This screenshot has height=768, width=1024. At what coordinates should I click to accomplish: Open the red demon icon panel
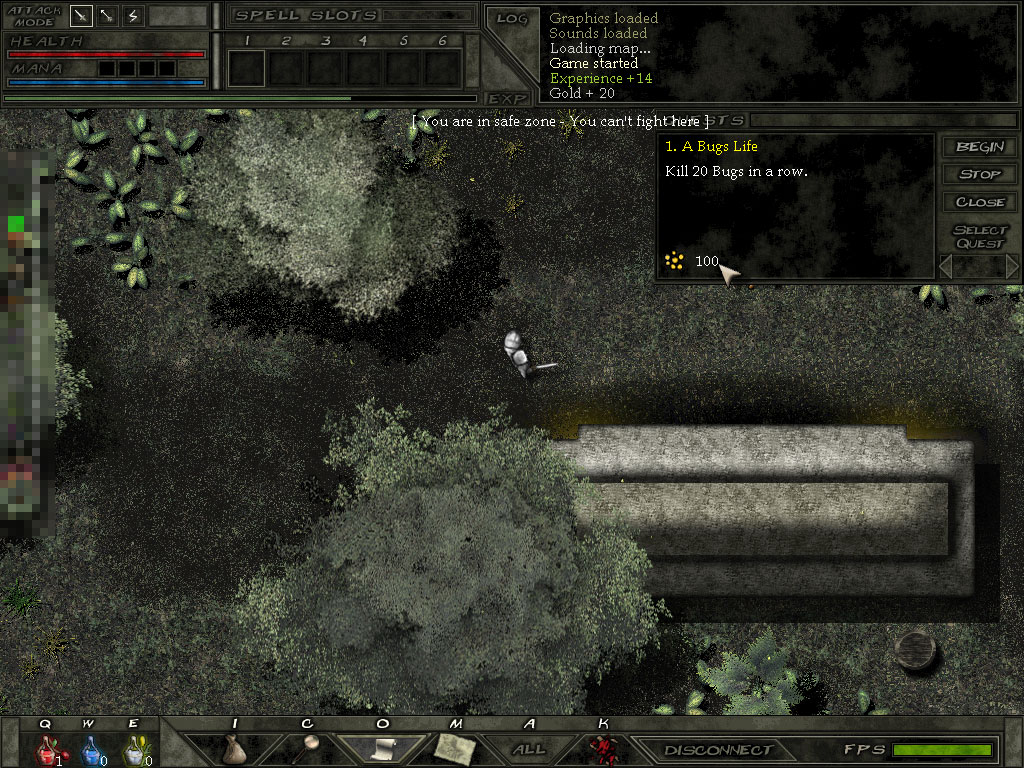(x=602, y=749)
